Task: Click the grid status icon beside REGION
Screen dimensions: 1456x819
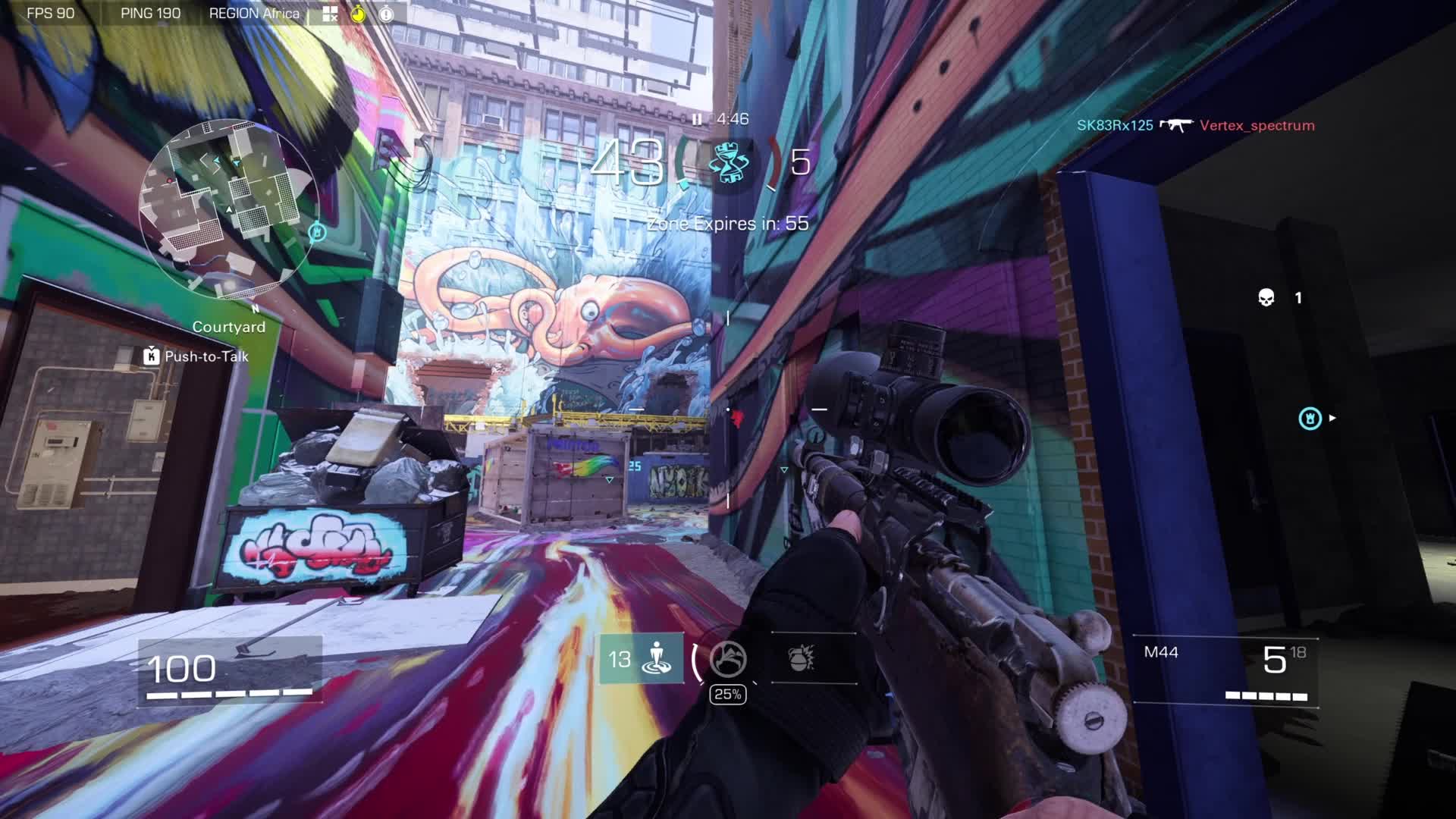Action: pyautogui.click(x=330, y=14)
